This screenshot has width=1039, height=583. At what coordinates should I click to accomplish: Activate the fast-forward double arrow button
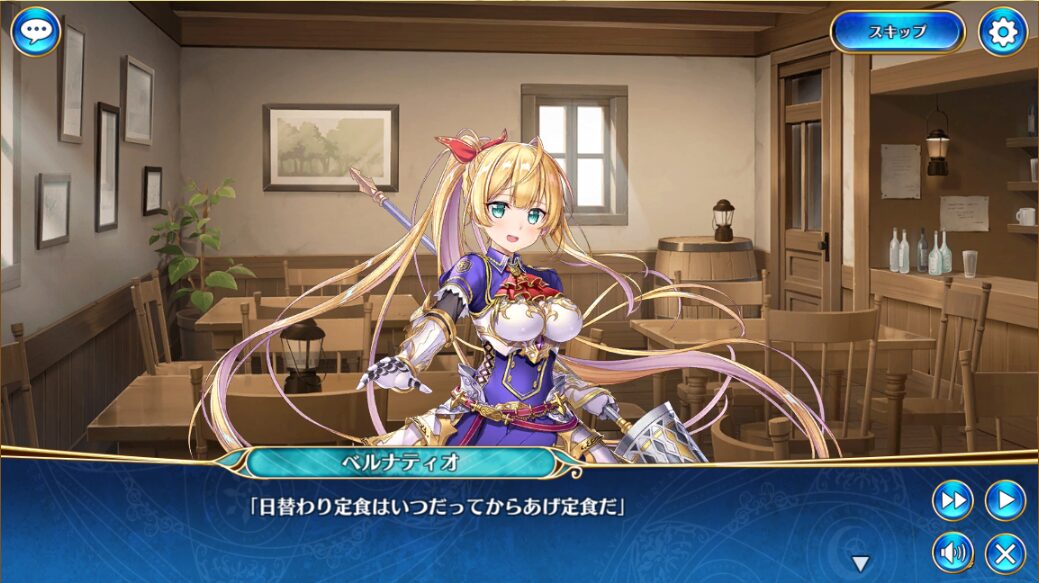point(952,500)
